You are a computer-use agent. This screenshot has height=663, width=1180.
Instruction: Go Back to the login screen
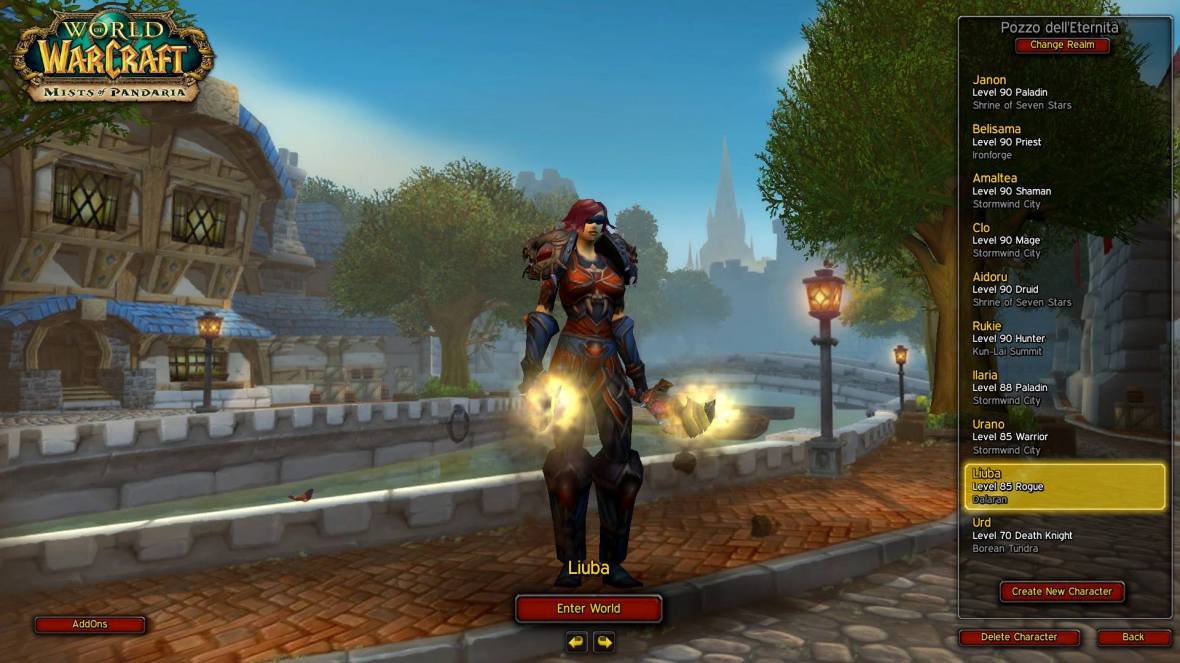click(1133, 637)
